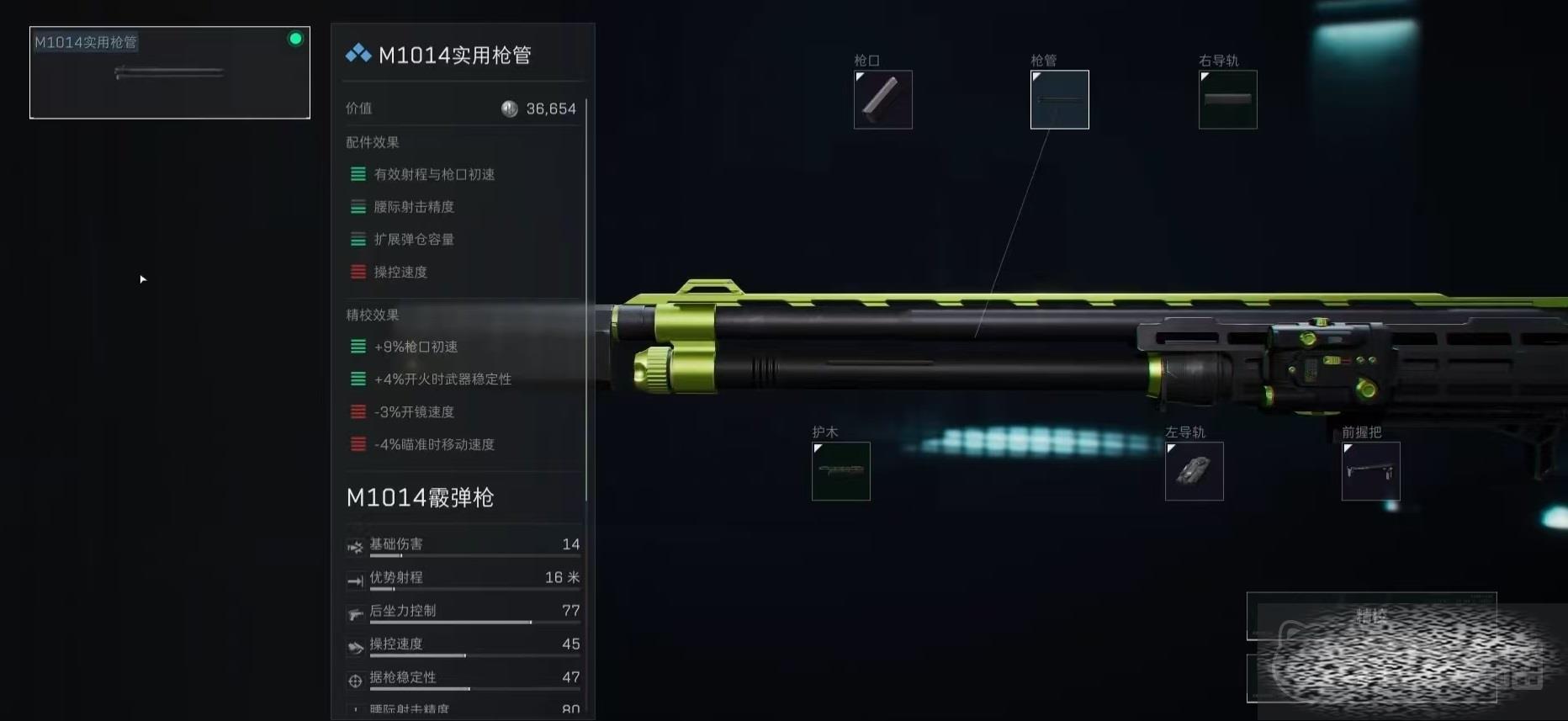Open the 右导轨 right rail slot
Viewport: 1568px width, 721px height.
[1227, 99]
